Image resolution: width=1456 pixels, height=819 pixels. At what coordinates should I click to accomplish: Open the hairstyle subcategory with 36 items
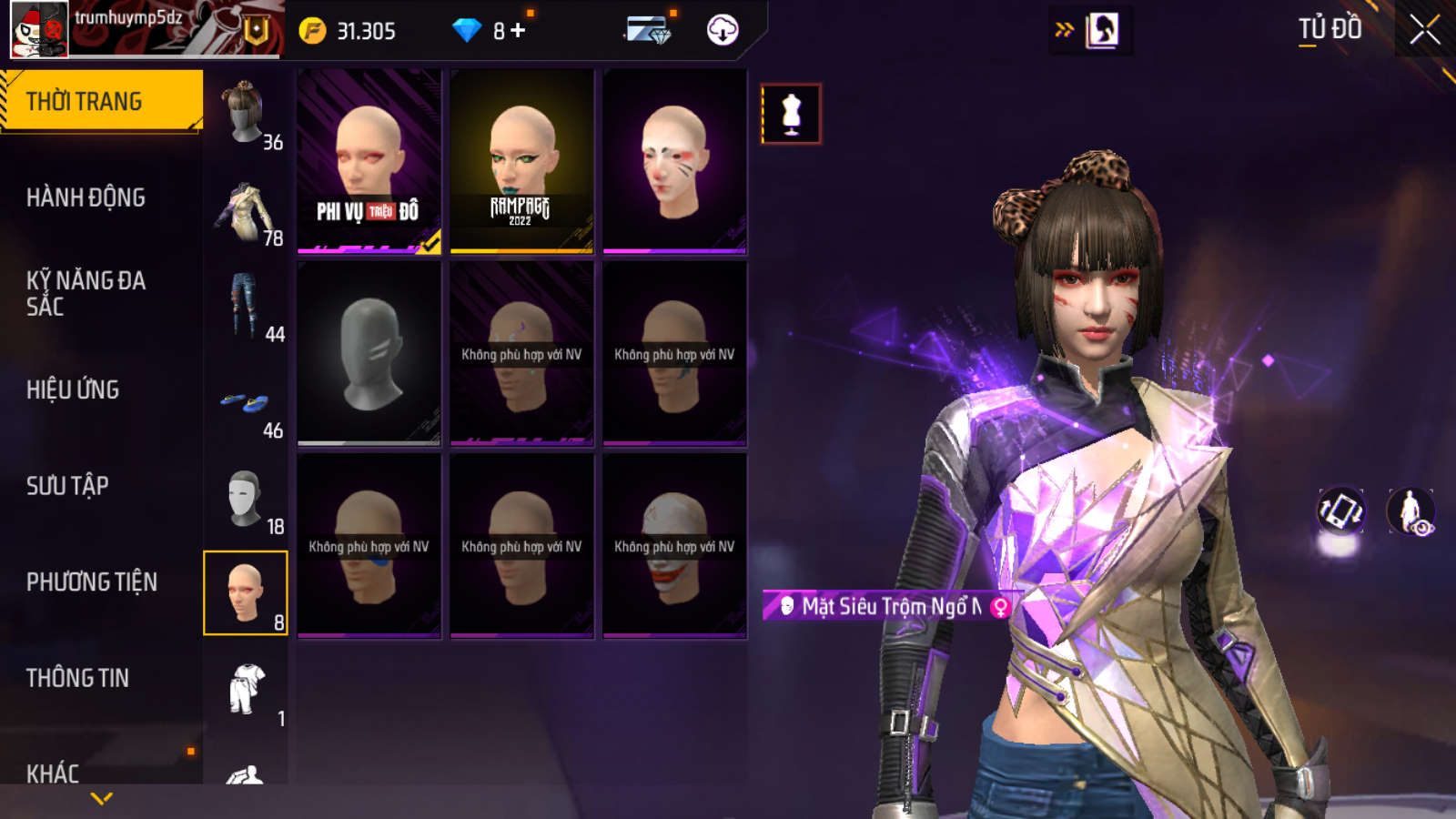[x=246, y=113]
